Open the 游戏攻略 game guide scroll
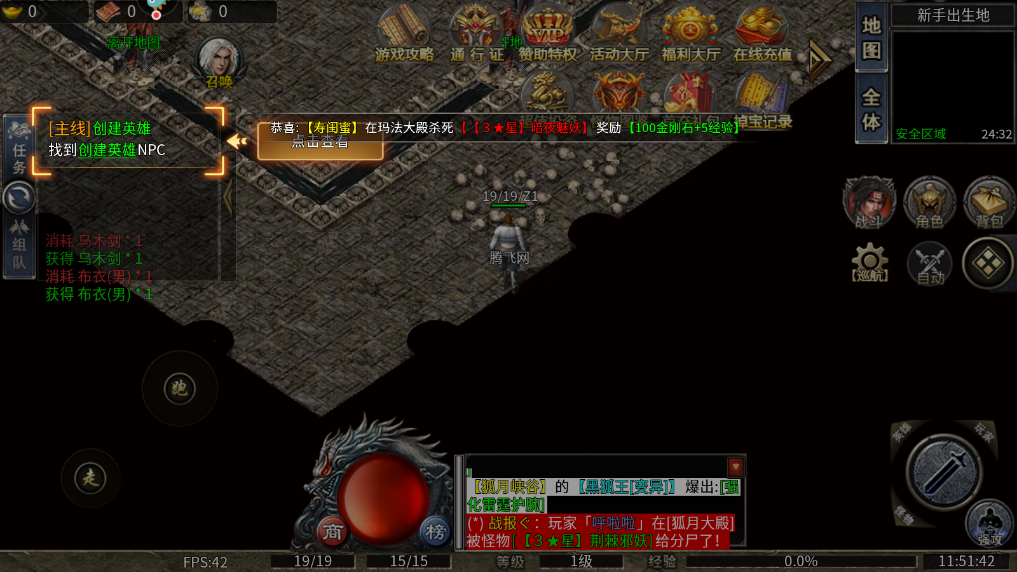 (404, 33)
